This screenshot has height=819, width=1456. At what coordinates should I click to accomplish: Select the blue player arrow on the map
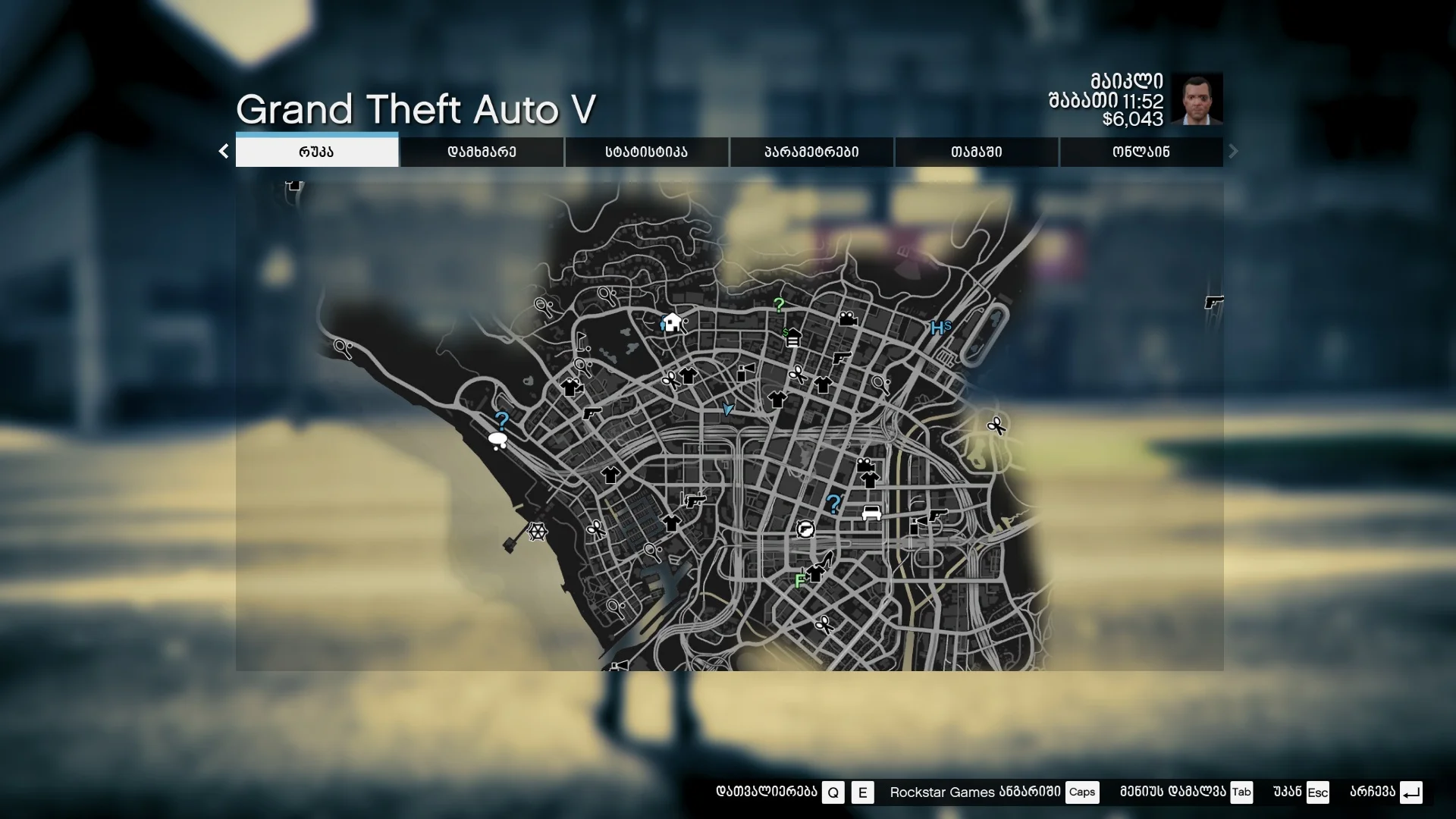click(728, 409)
